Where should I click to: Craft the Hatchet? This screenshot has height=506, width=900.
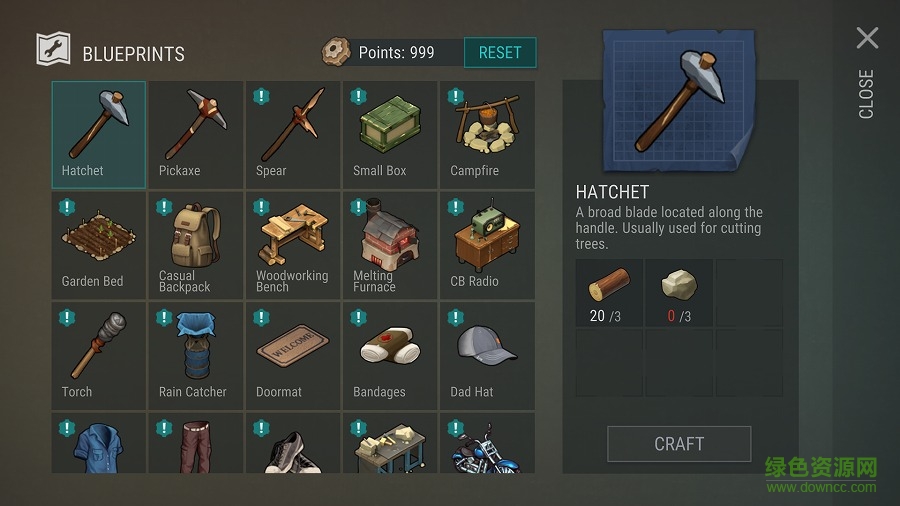click(x=679, y=444)
